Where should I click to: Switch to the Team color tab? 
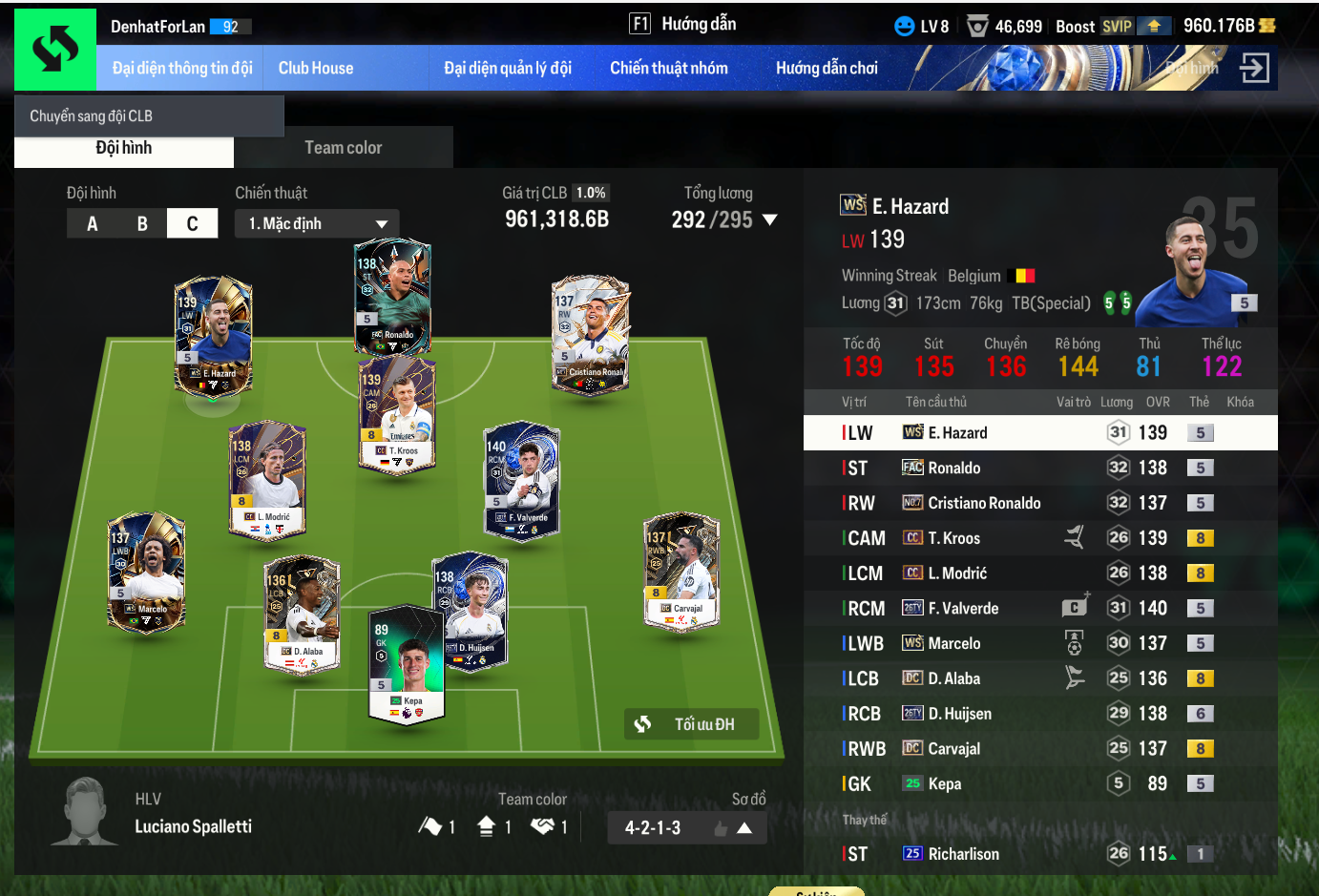click(343, 148)
